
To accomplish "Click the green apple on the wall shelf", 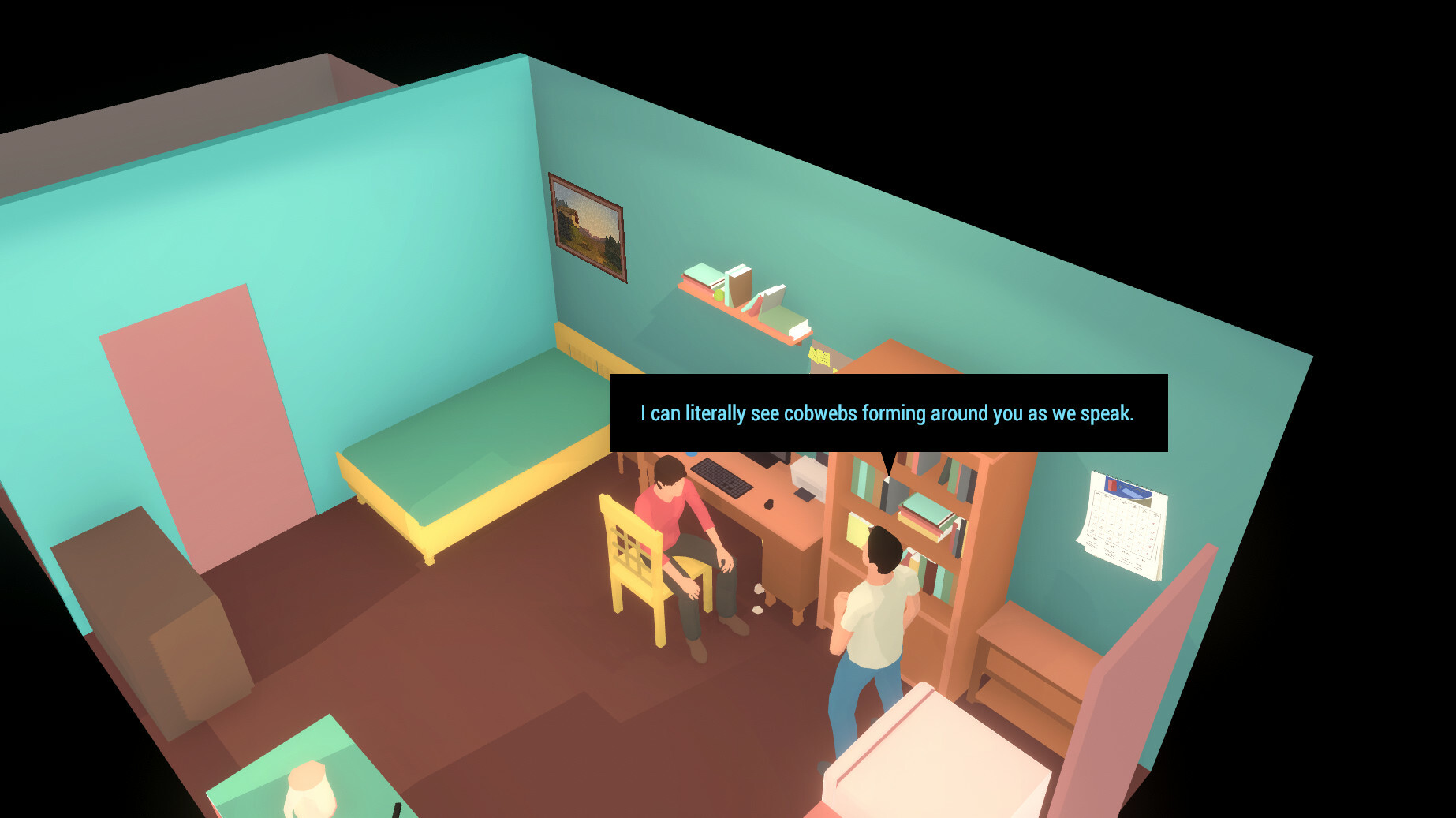I will click(719, 295).
